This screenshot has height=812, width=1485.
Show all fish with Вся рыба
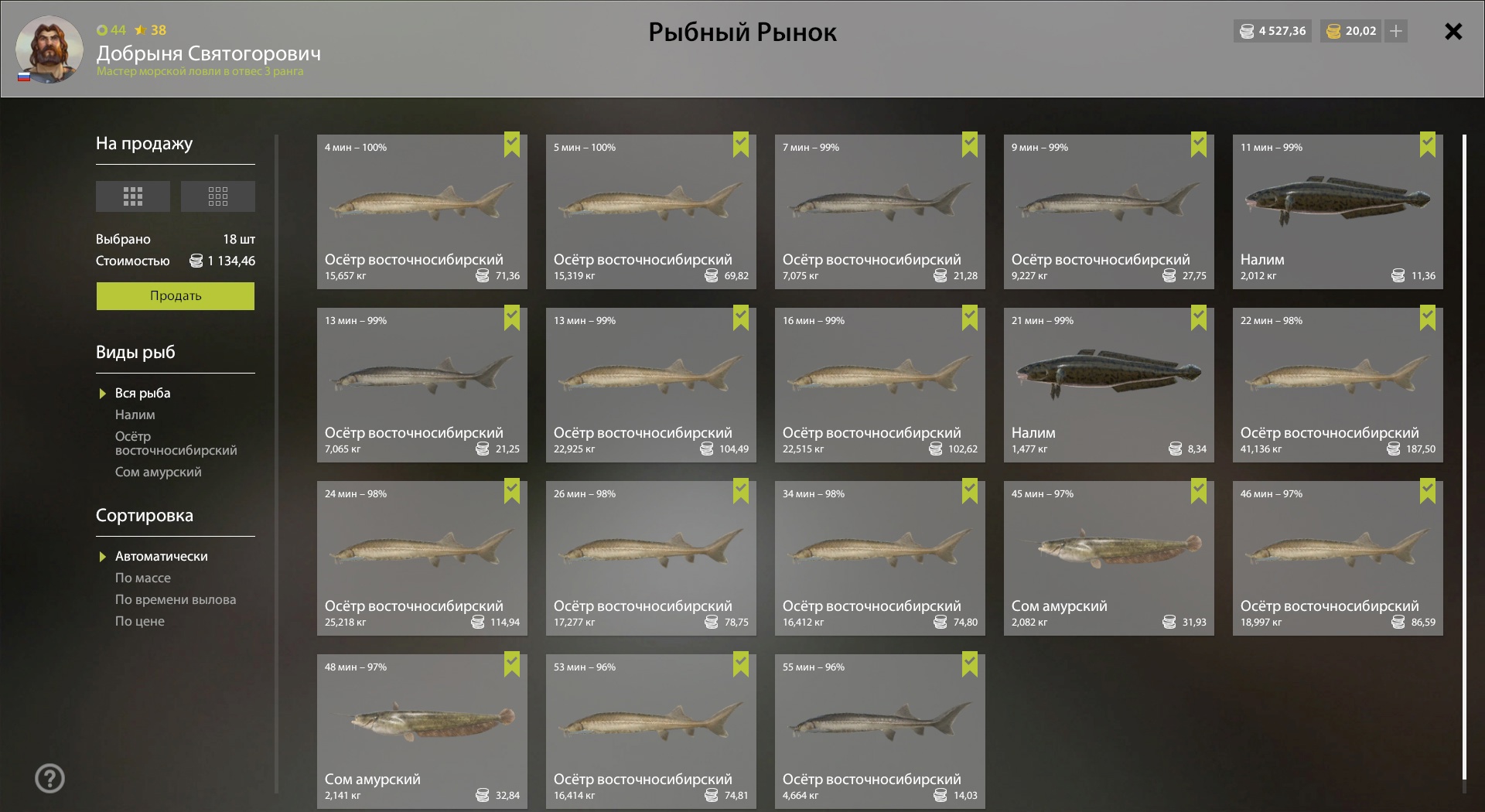(x=142, y=393)
